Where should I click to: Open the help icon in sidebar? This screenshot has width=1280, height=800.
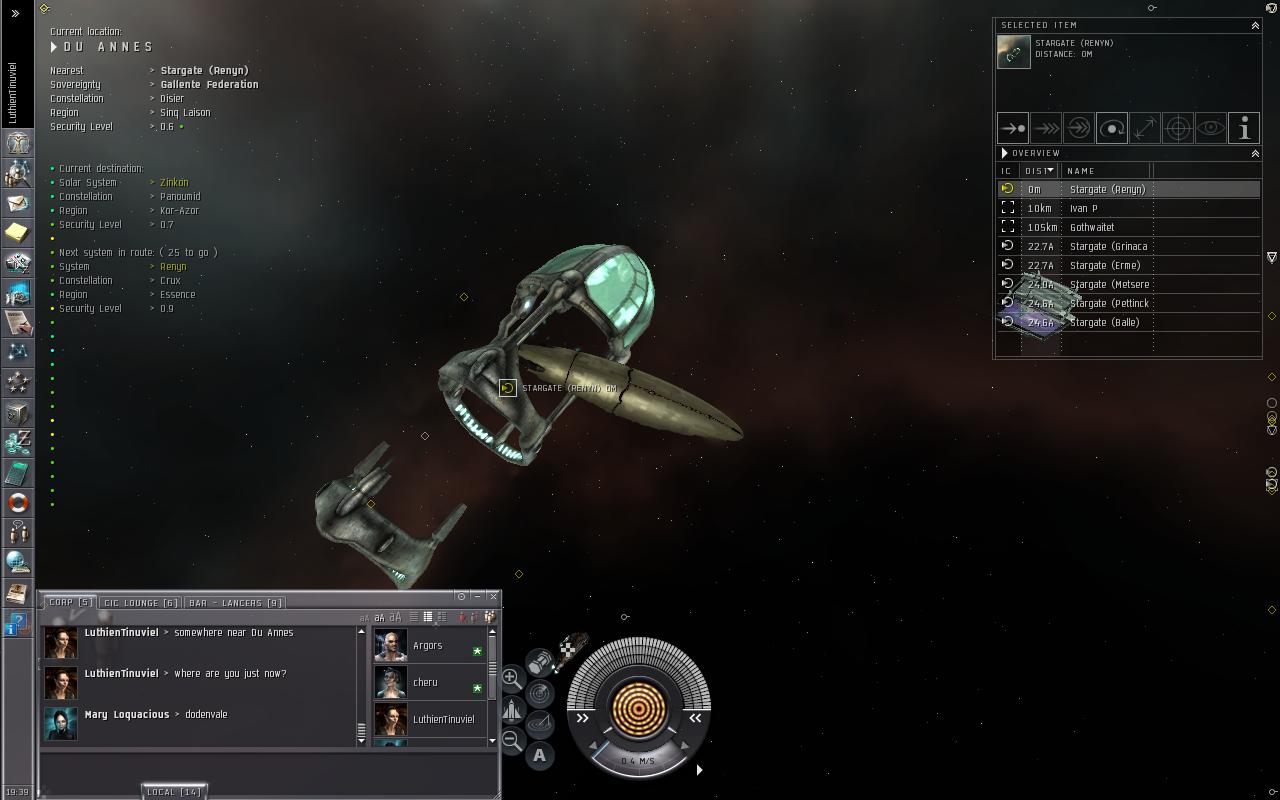[18, 624]
